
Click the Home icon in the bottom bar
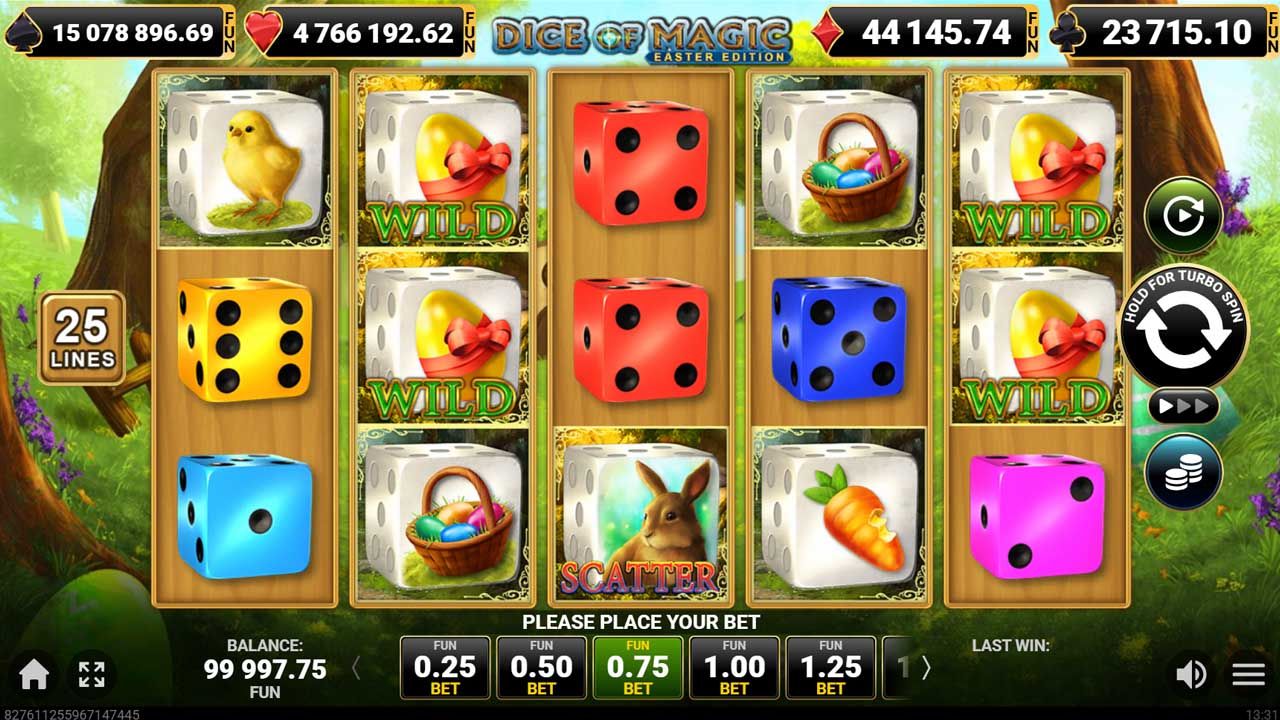(32, 672)
